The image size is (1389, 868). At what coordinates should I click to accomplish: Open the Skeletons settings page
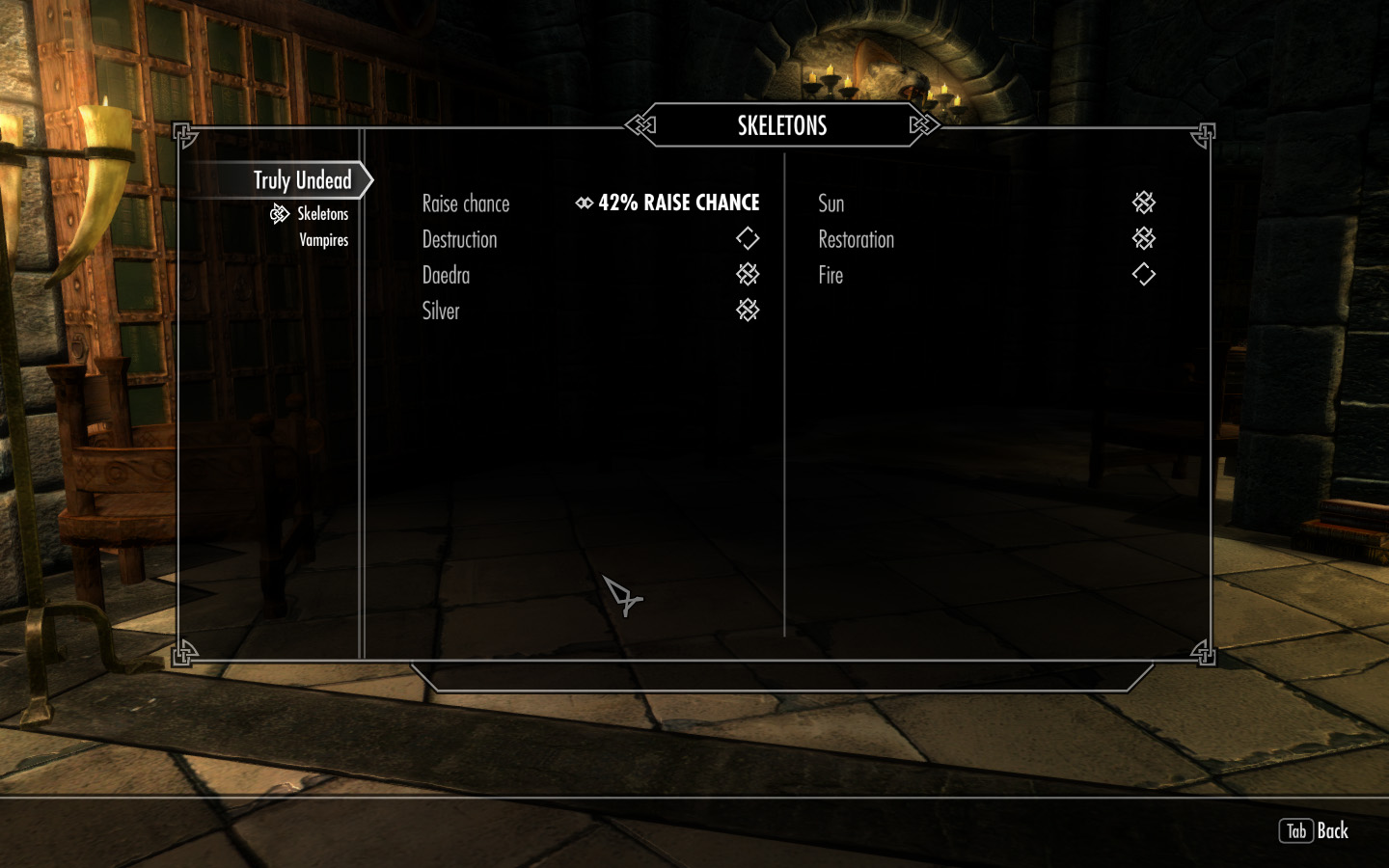click(322, 214)
